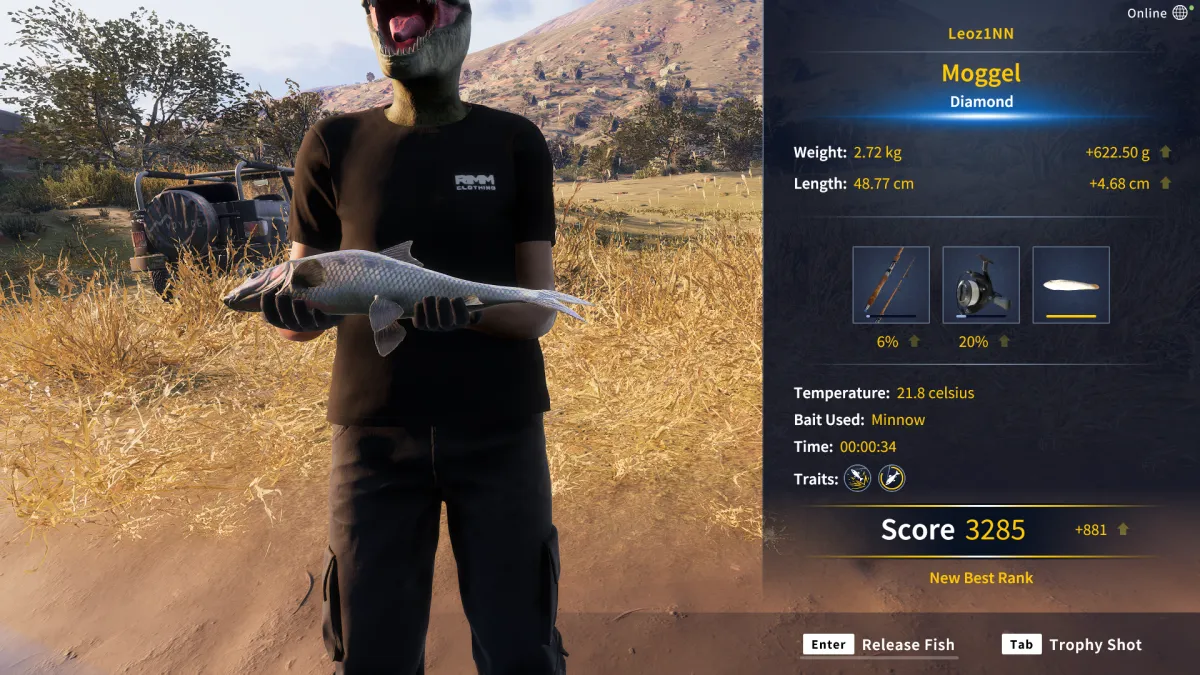This screenshot has width=1200, height=675.
Task: Select the fishing rod equipment slot
Action: tap(891, 285)
